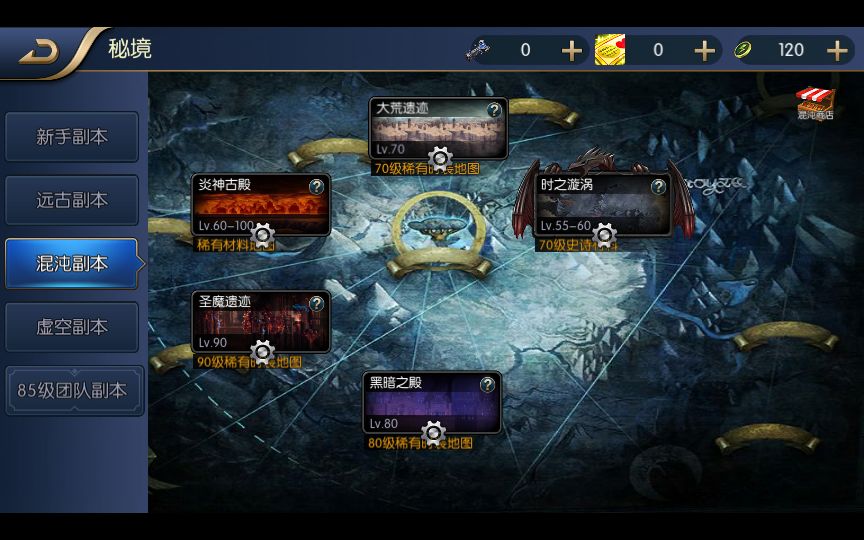Image resolution: width=864 pixels, height=540 pixels.
Task: Switch to 远古副本 tab
Action: [72, 200]
